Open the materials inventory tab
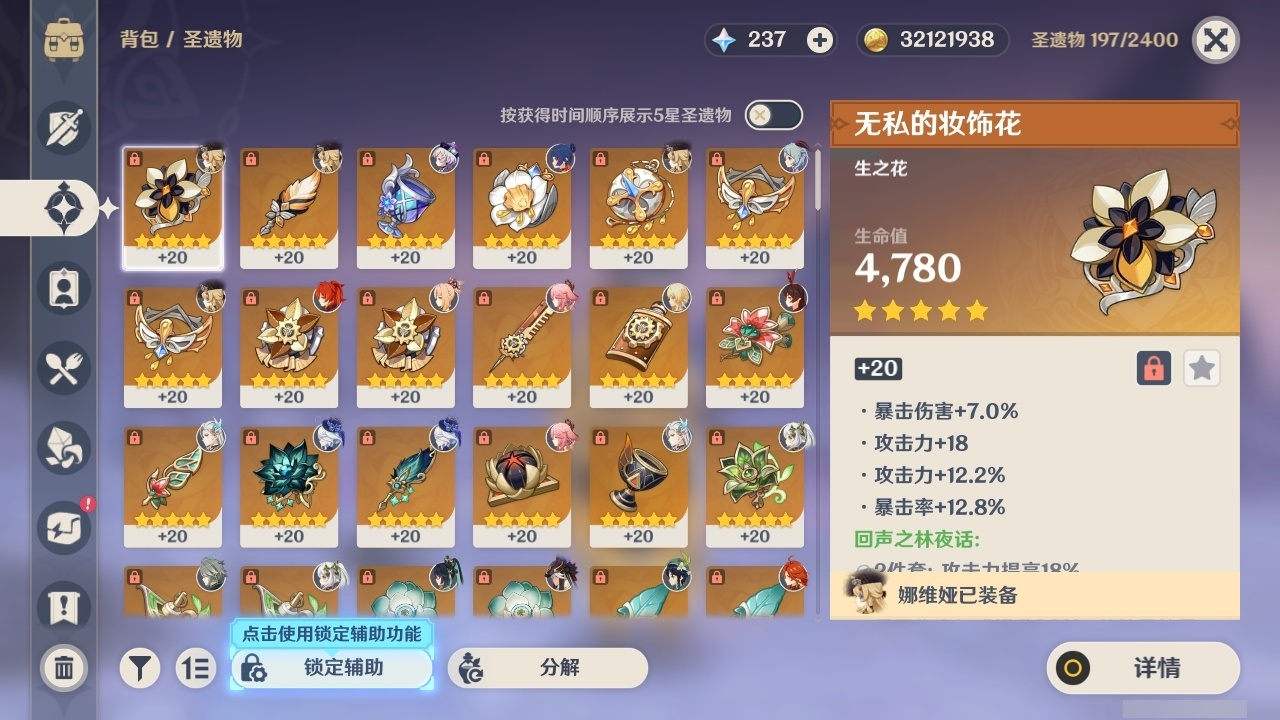 point(63,448)
